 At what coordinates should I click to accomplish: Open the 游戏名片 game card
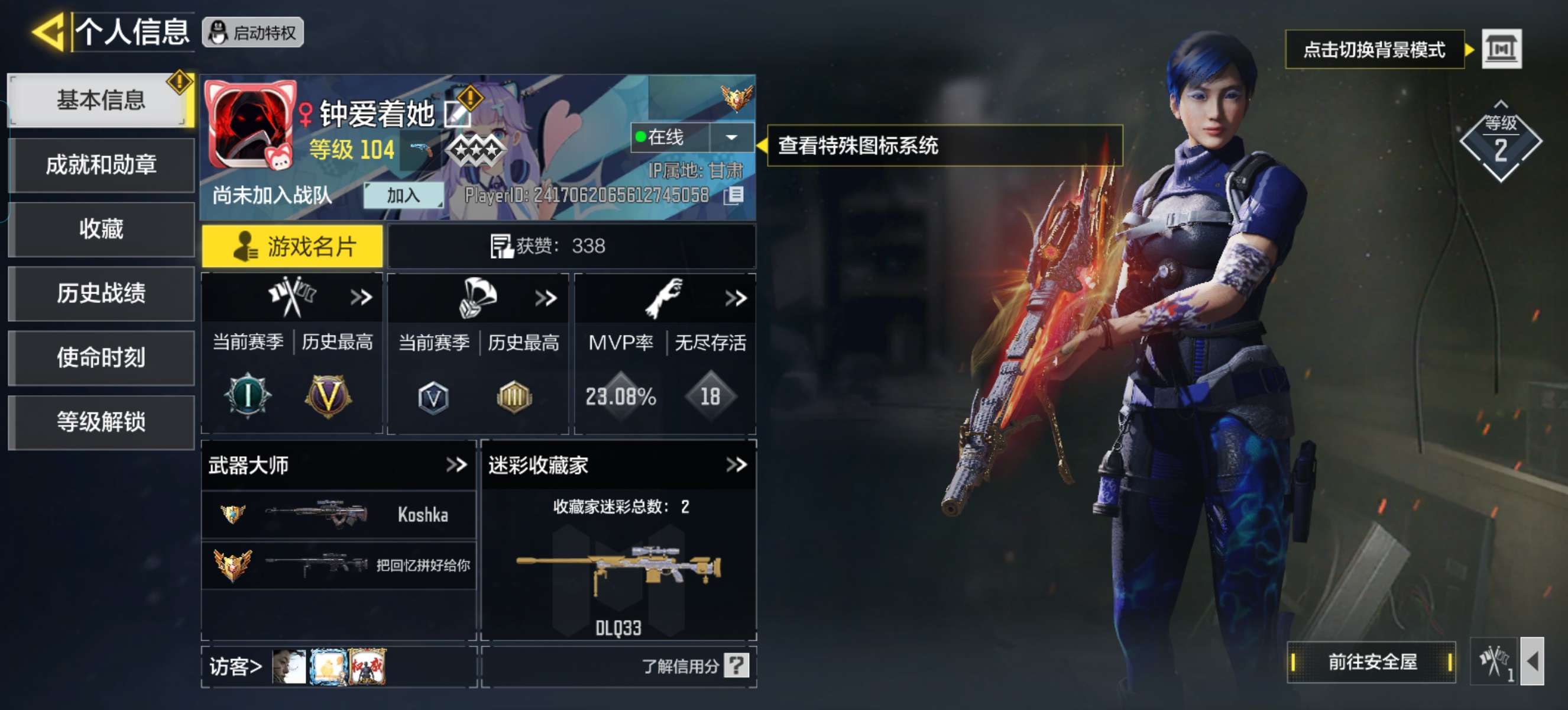point(293,247)
